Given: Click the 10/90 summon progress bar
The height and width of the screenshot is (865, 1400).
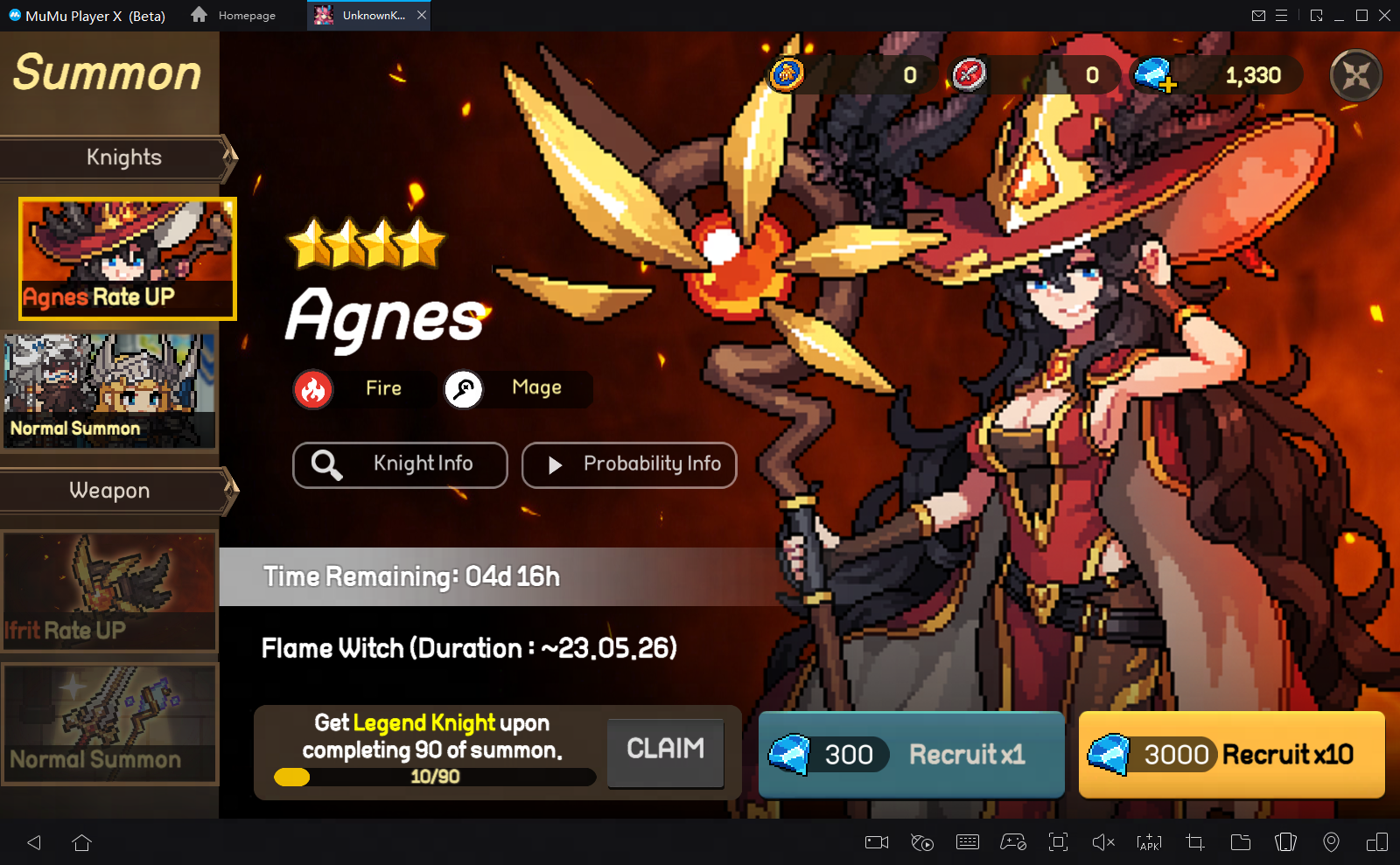Looking at the screenshot, I should tap(434, 777).
